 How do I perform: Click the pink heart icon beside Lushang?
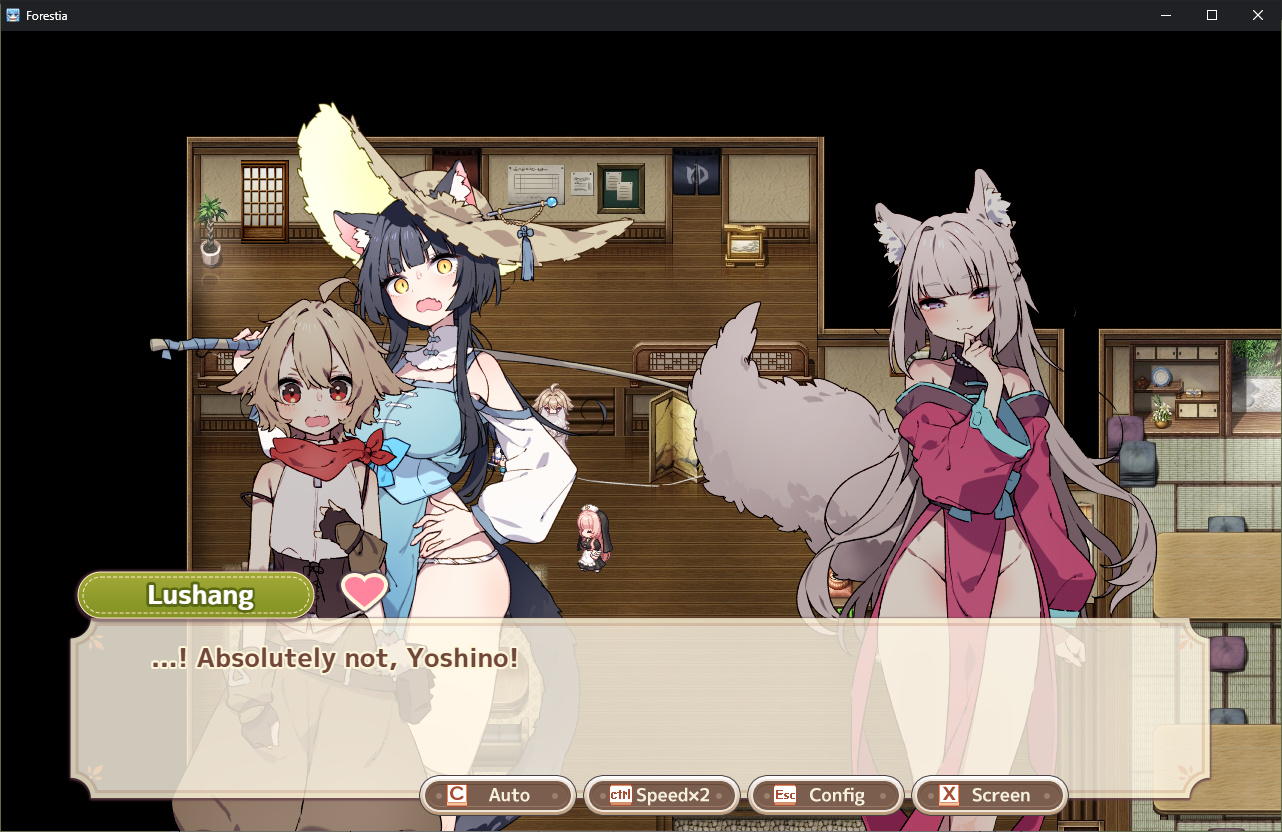[365, 592]
